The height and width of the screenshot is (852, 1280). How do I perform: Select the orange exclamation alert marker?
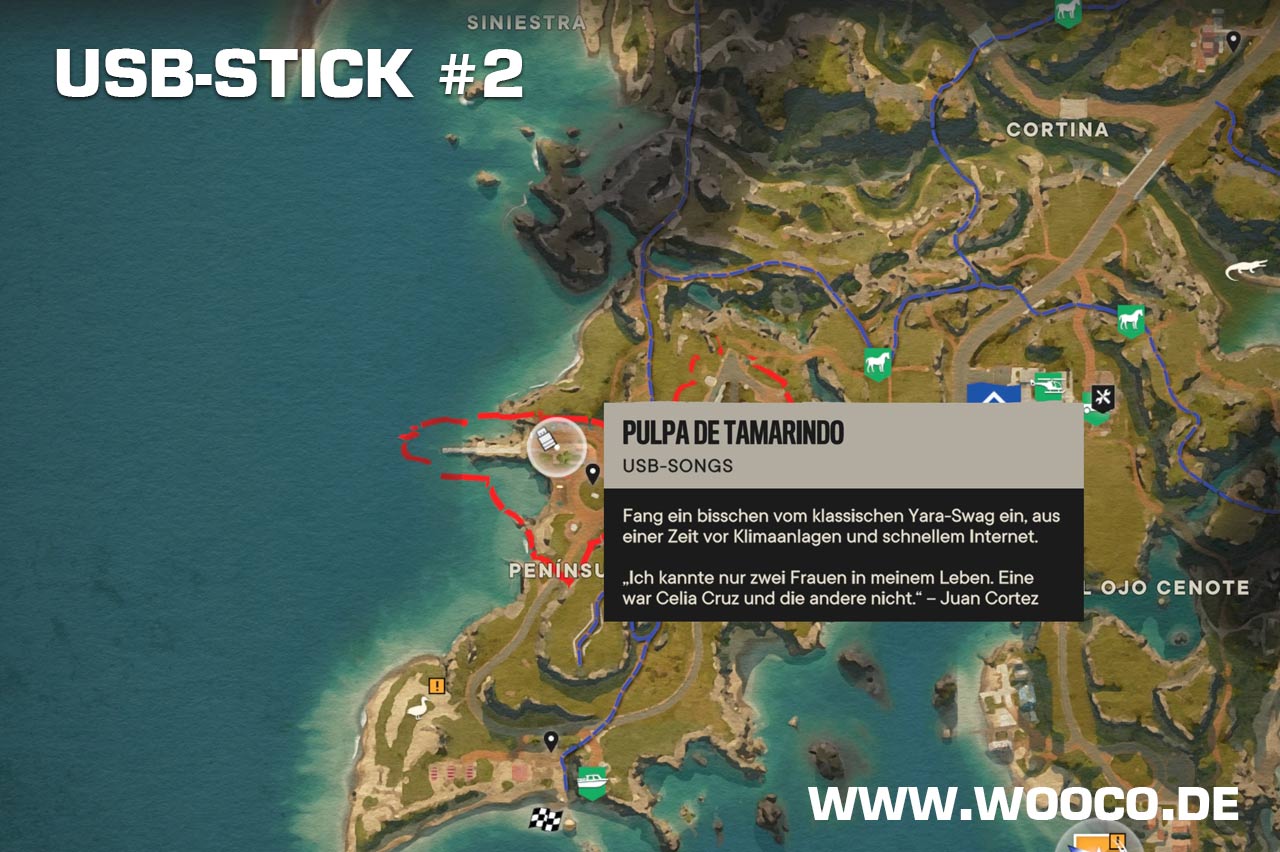[x=436, y=686]
